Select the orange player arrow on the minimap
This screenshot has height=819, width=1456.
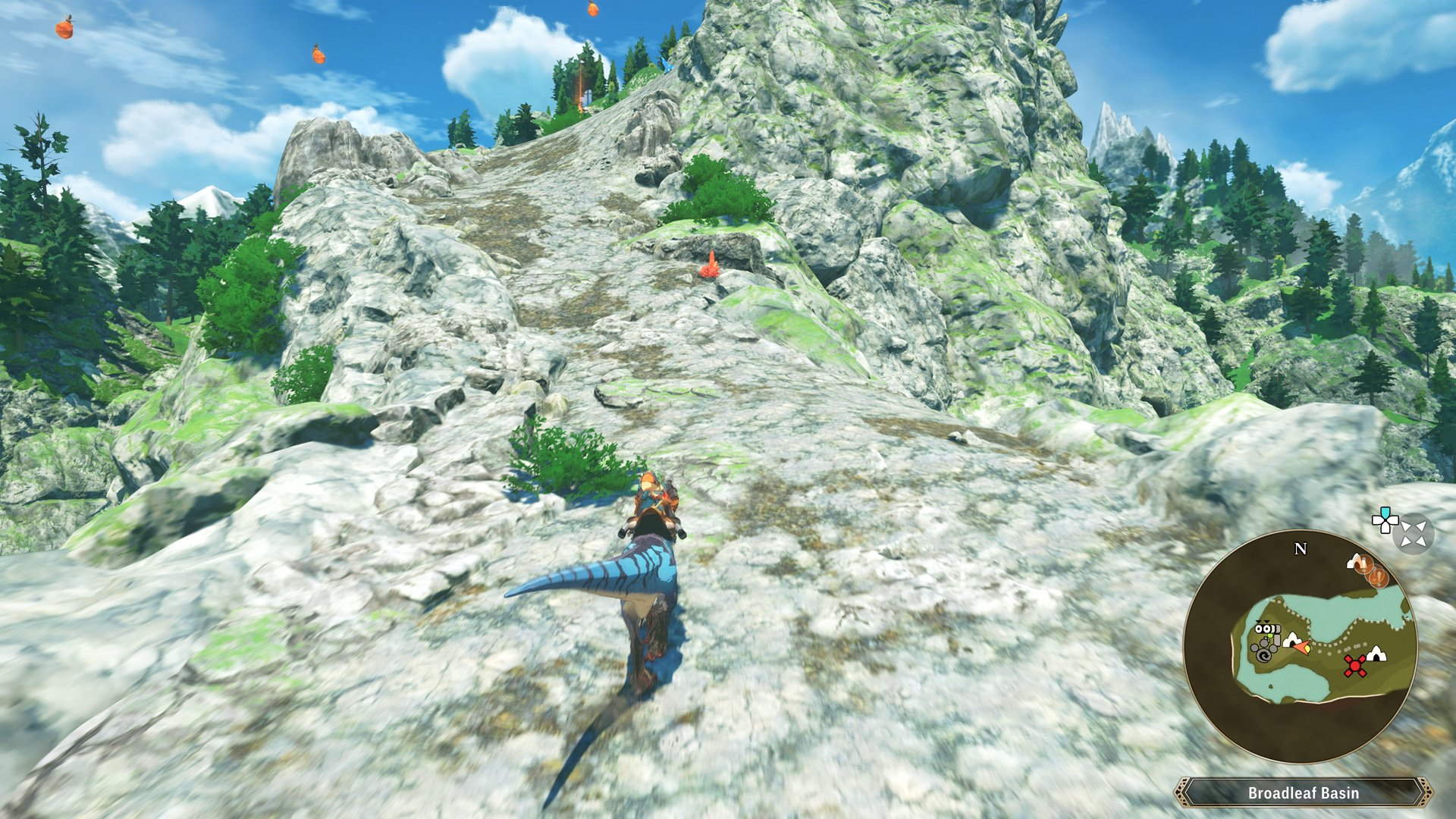point(1301,645)
